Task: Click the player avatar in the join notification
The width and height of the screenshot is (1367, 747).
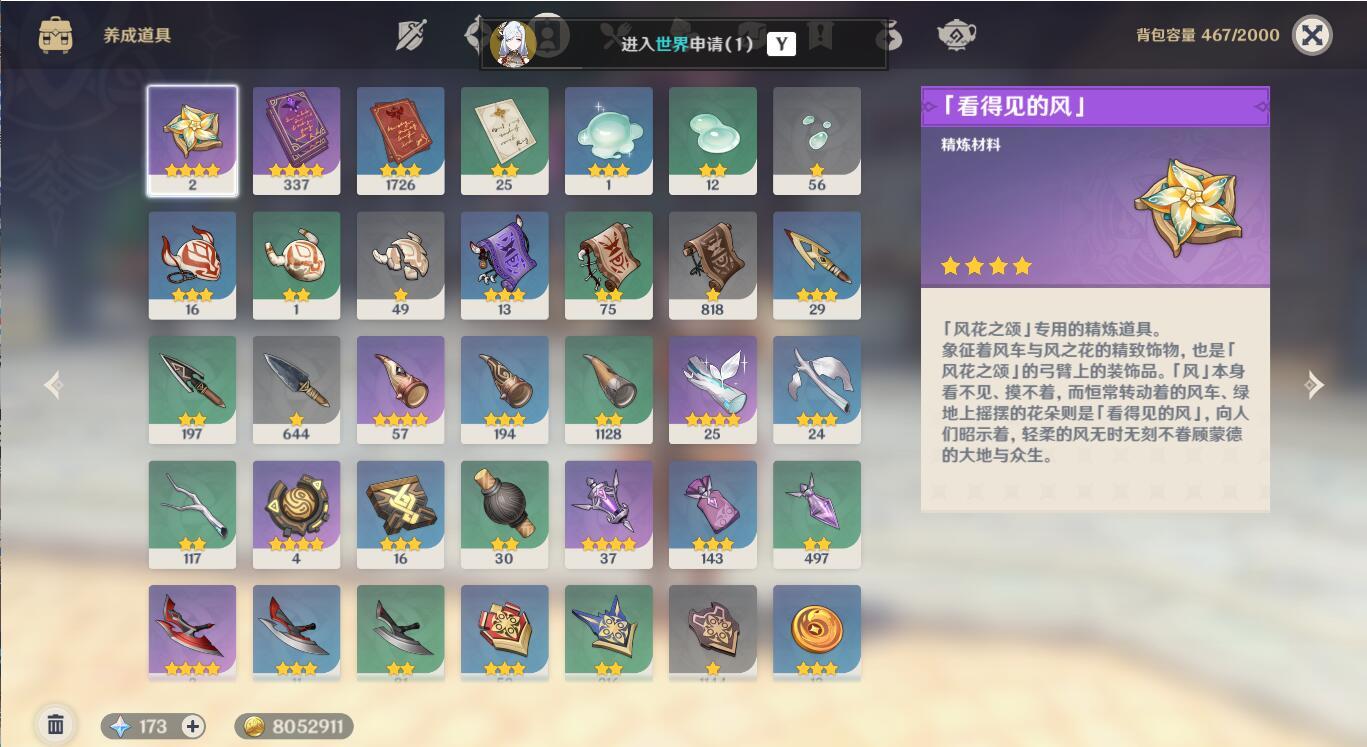Action: point(511,44)
